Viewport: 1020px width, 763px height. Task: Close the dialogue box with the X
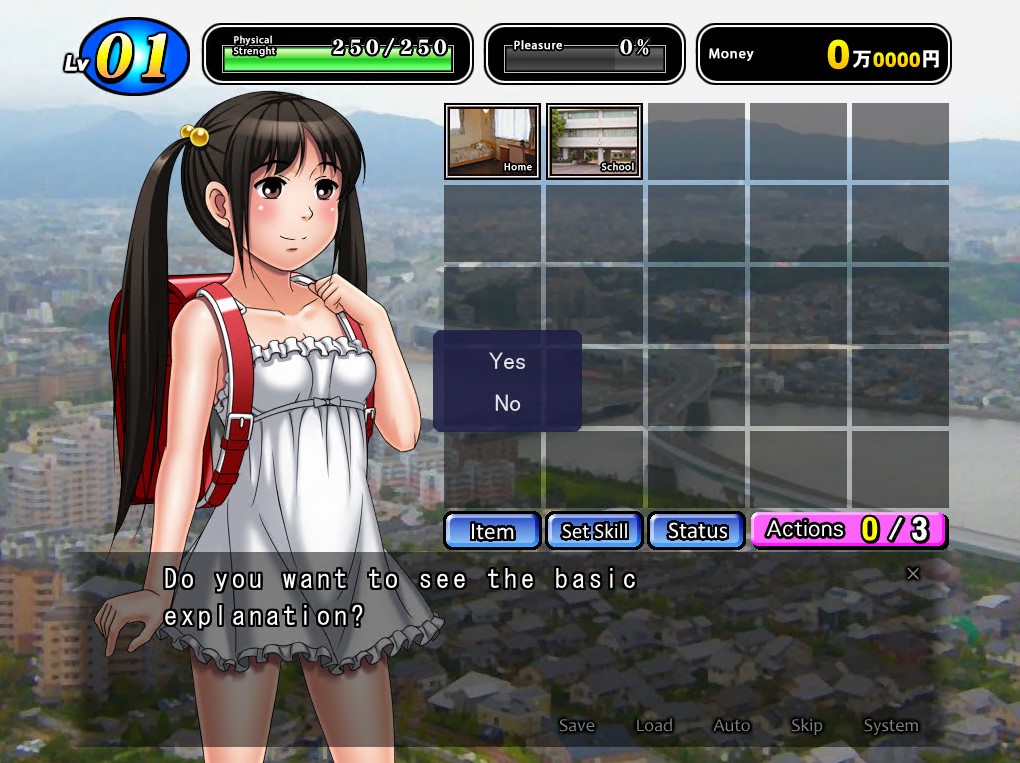[912, 573]
